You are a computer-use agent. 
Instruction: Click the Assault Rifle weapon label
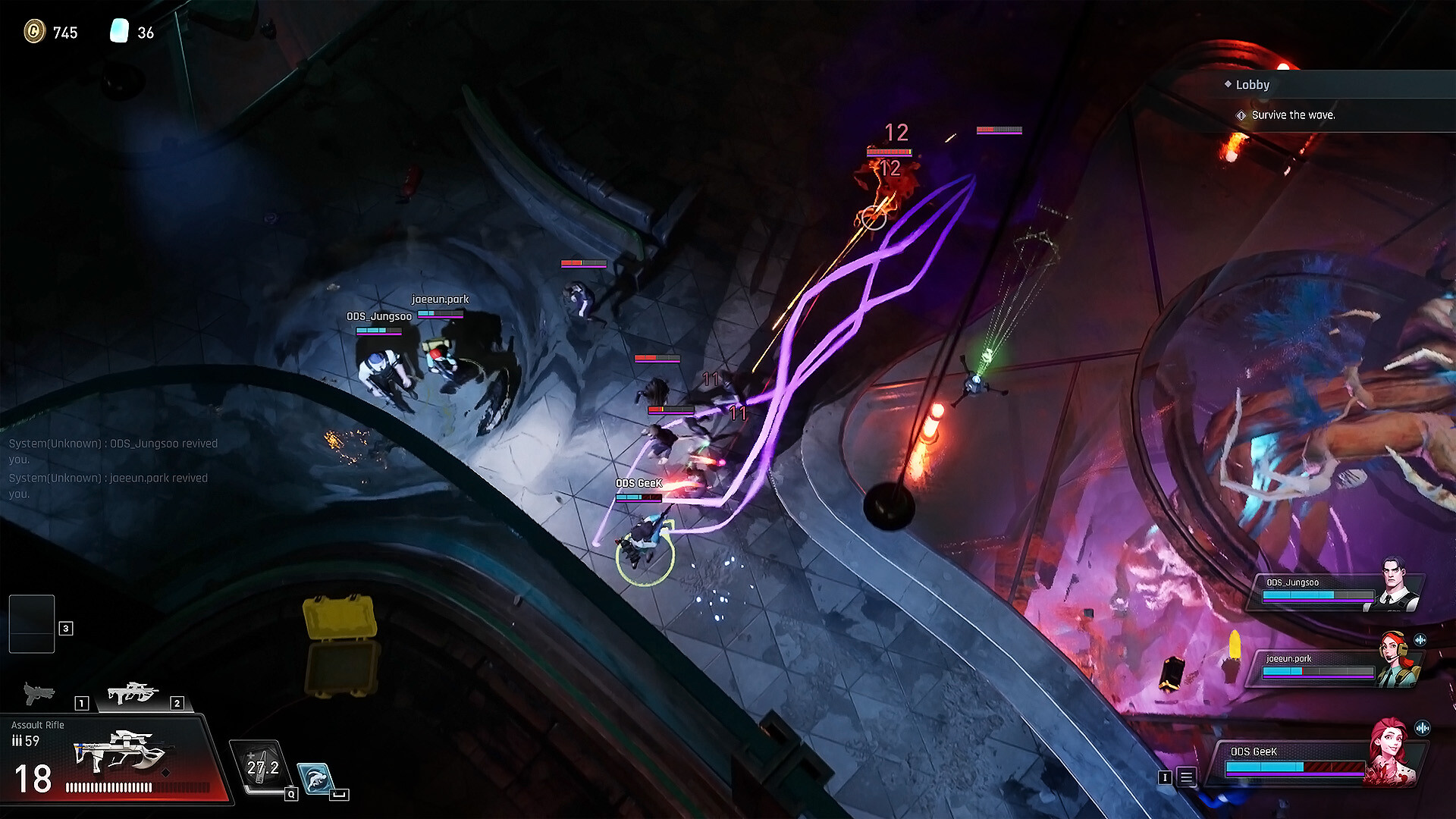click(38, 725)
